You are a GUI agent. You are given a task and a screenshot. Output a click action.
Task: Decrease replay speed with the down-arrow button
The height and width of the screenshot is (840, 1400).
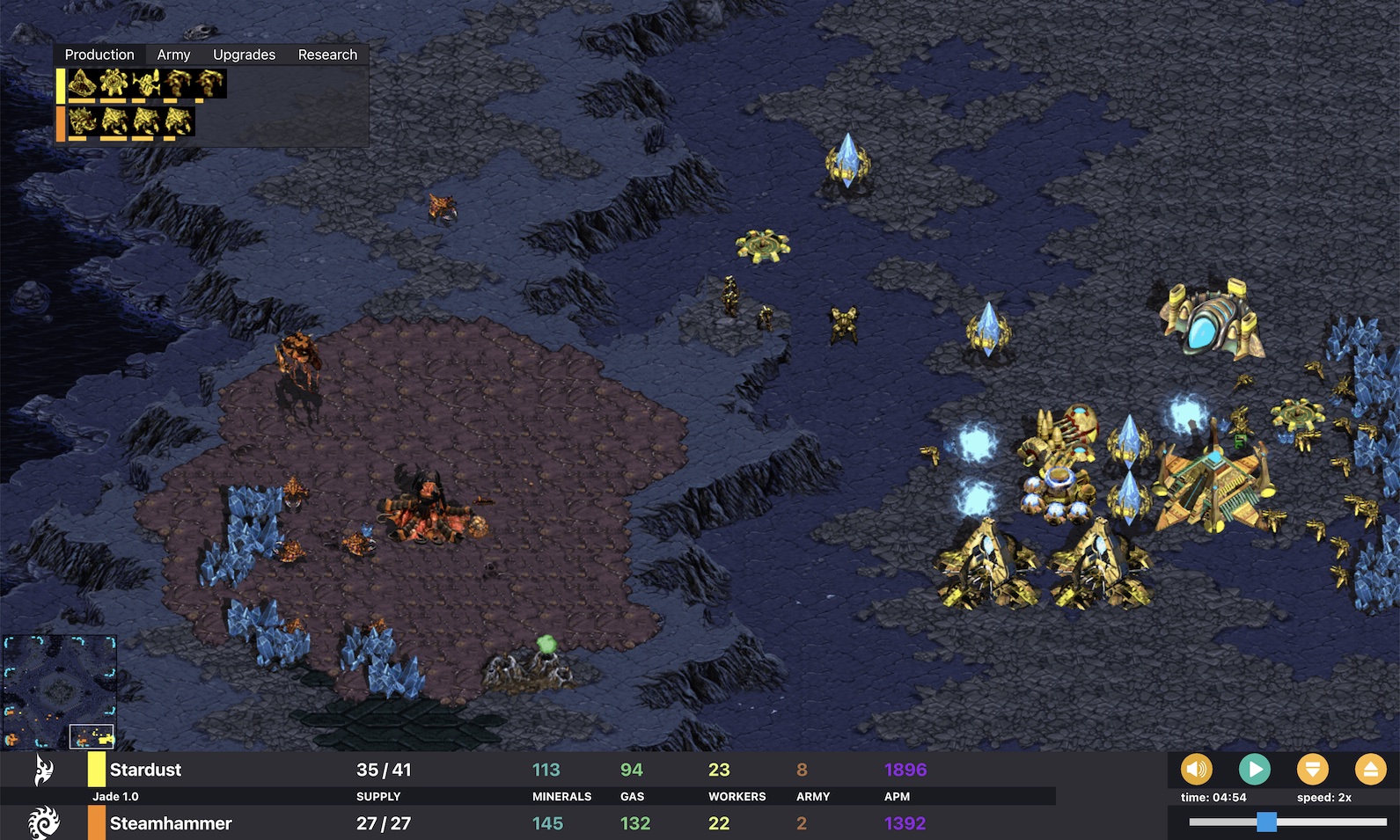pos(1312,770)
